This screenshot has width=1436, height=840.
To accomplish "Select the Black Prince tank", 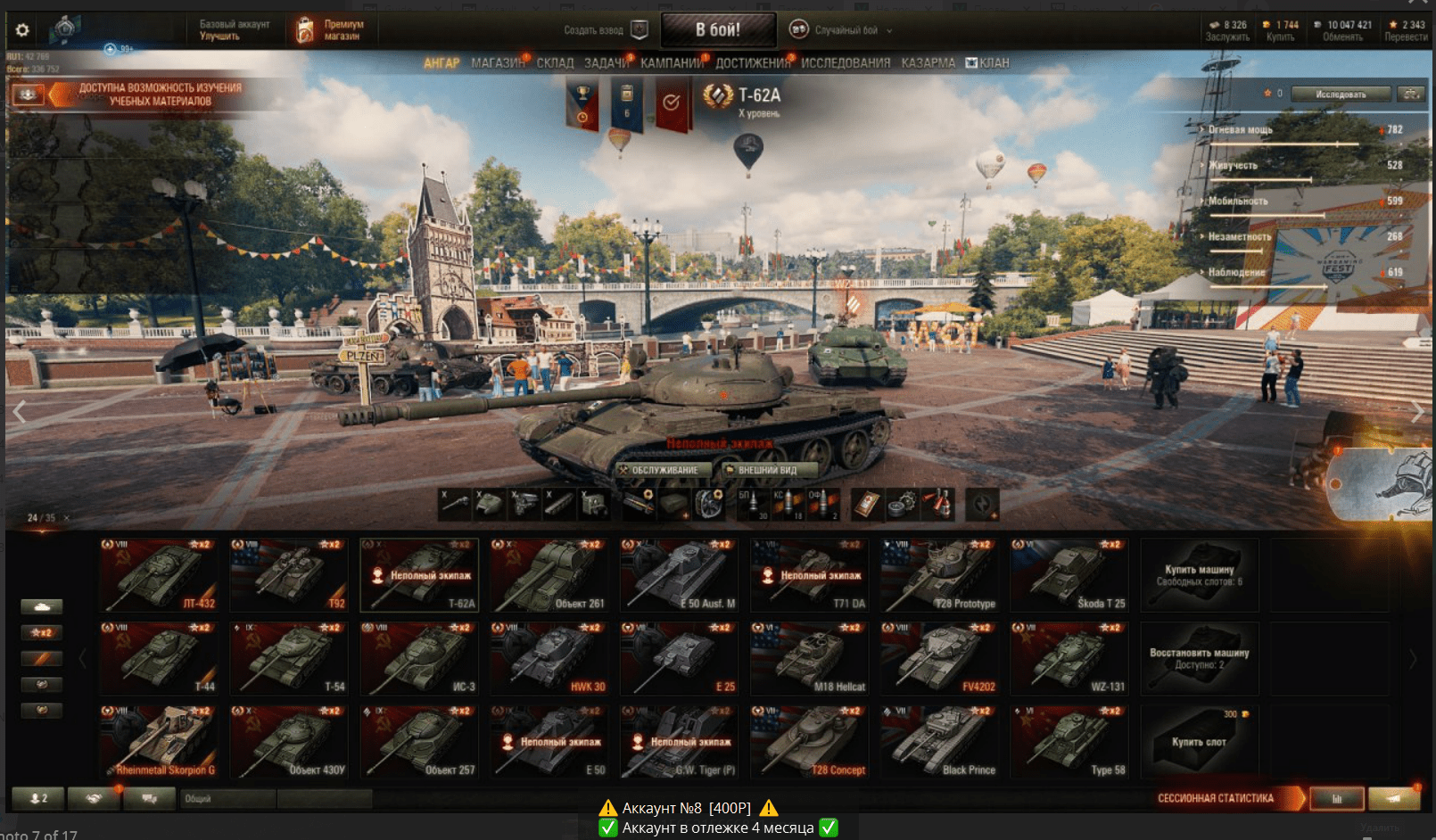I will [x=940, y=742].
